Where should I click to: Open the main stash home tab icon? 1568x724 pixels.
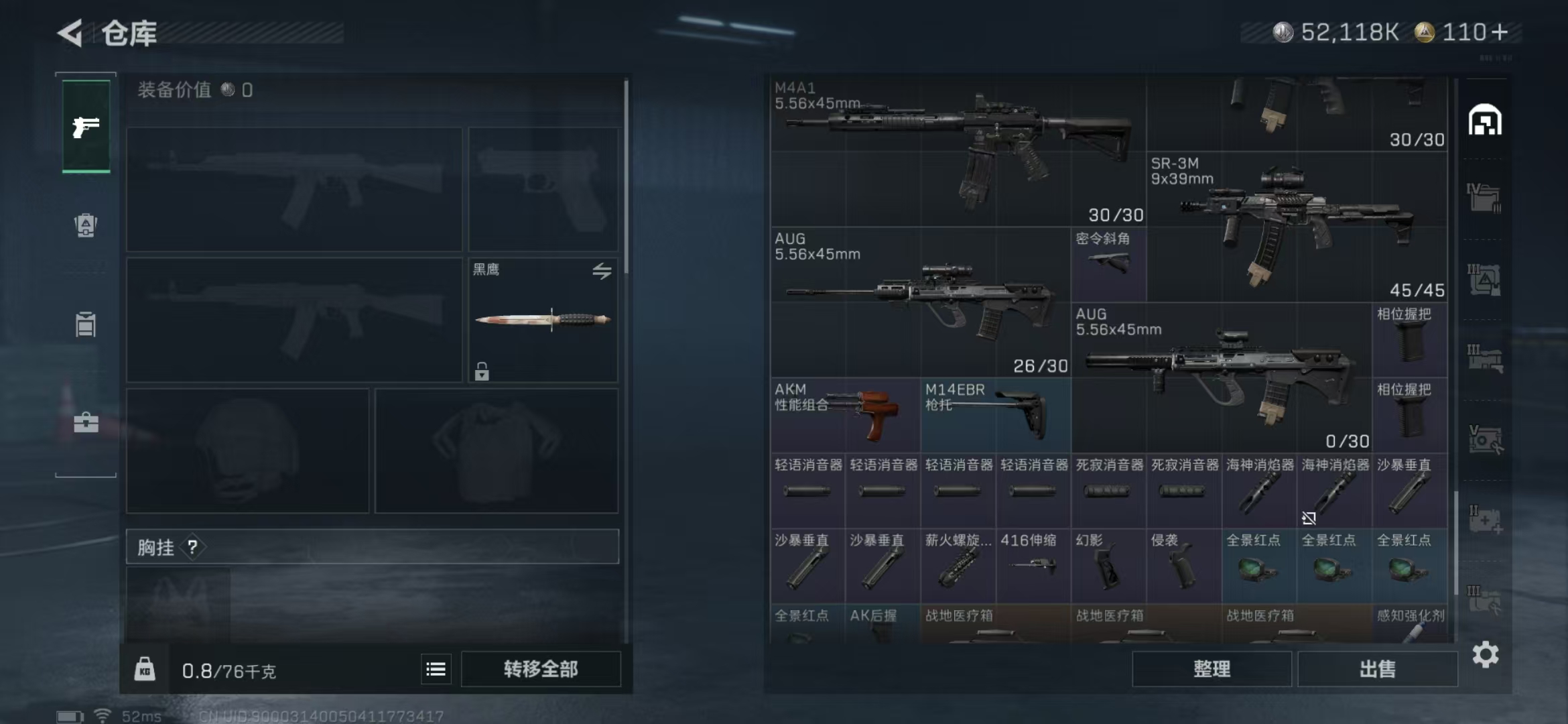coord(1485,121)
